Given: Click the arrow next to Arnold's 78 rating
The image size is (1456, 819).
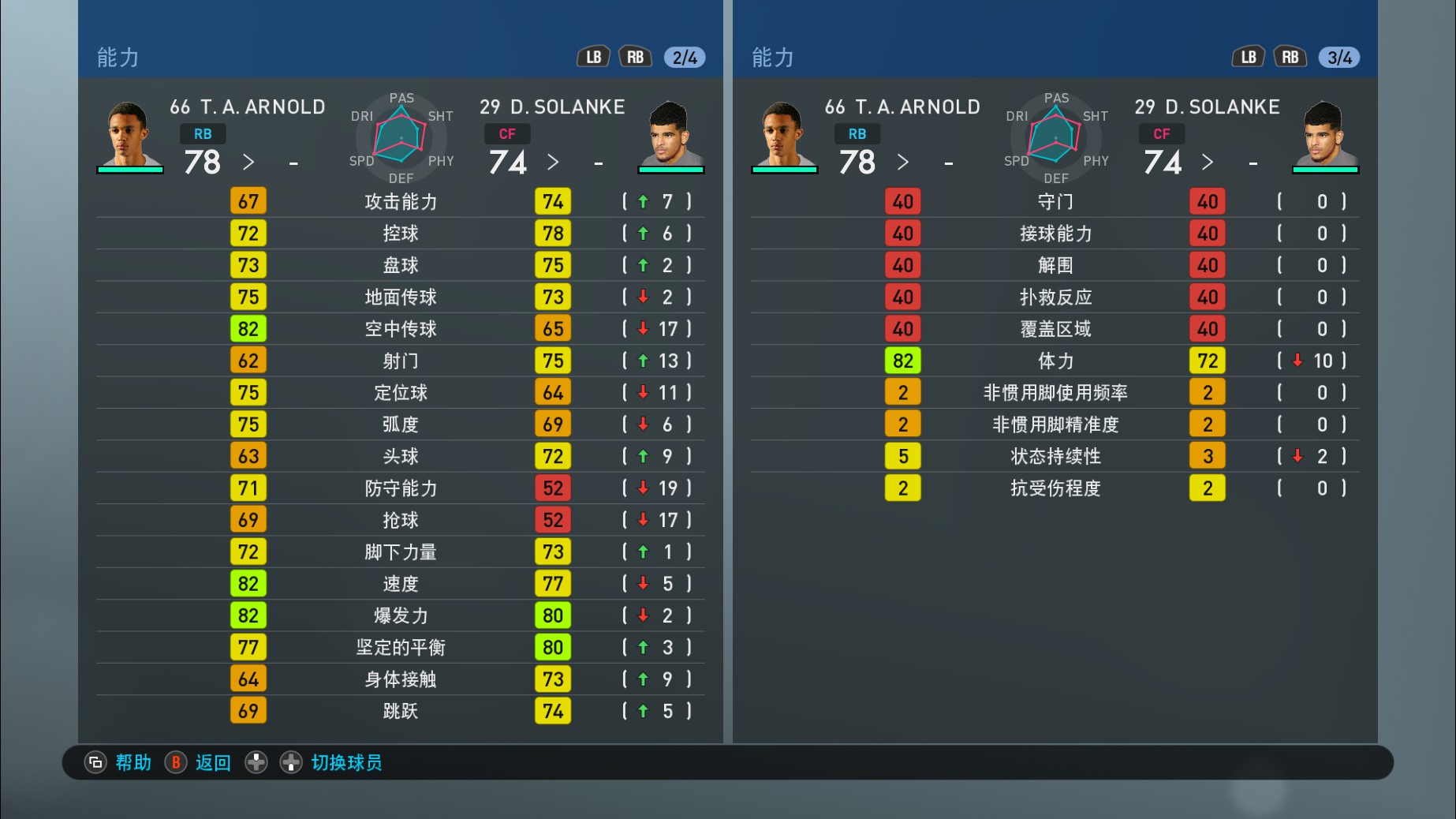Looking at the screenshot, I should pos(248,163).
